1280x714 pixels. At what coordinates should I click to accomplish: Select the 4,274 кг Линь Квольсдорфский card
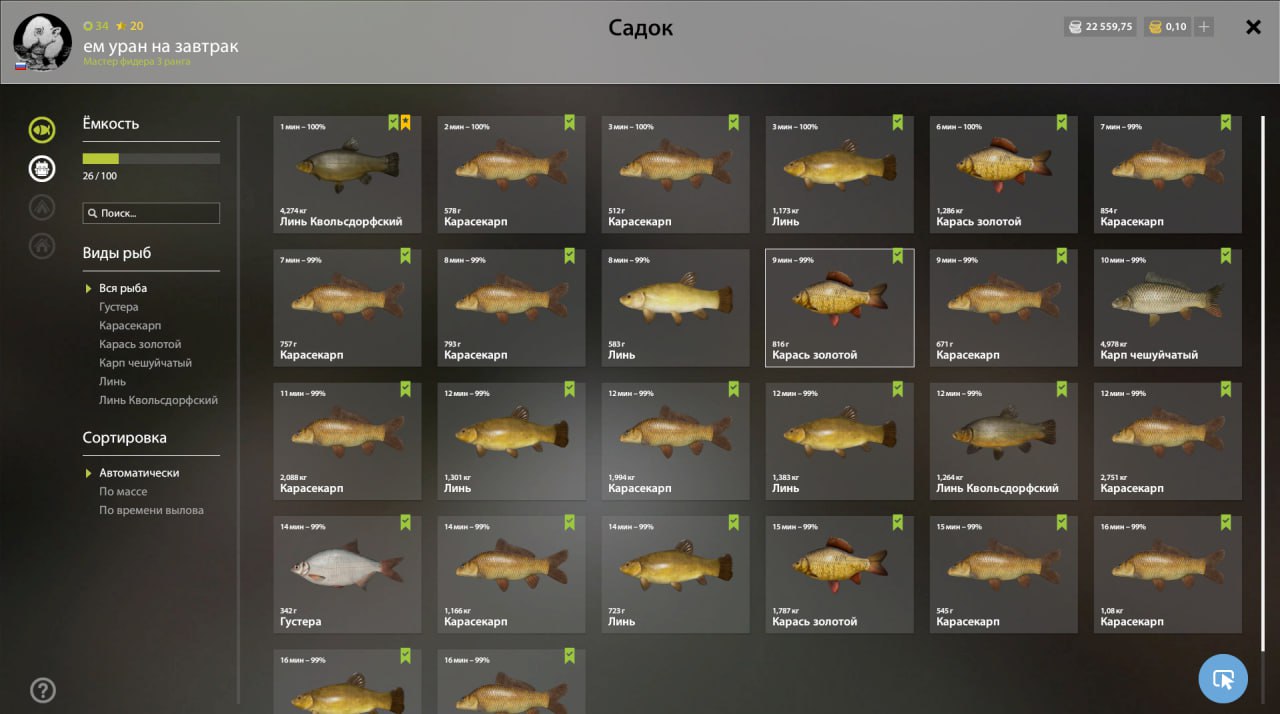(x=347, y=175)
